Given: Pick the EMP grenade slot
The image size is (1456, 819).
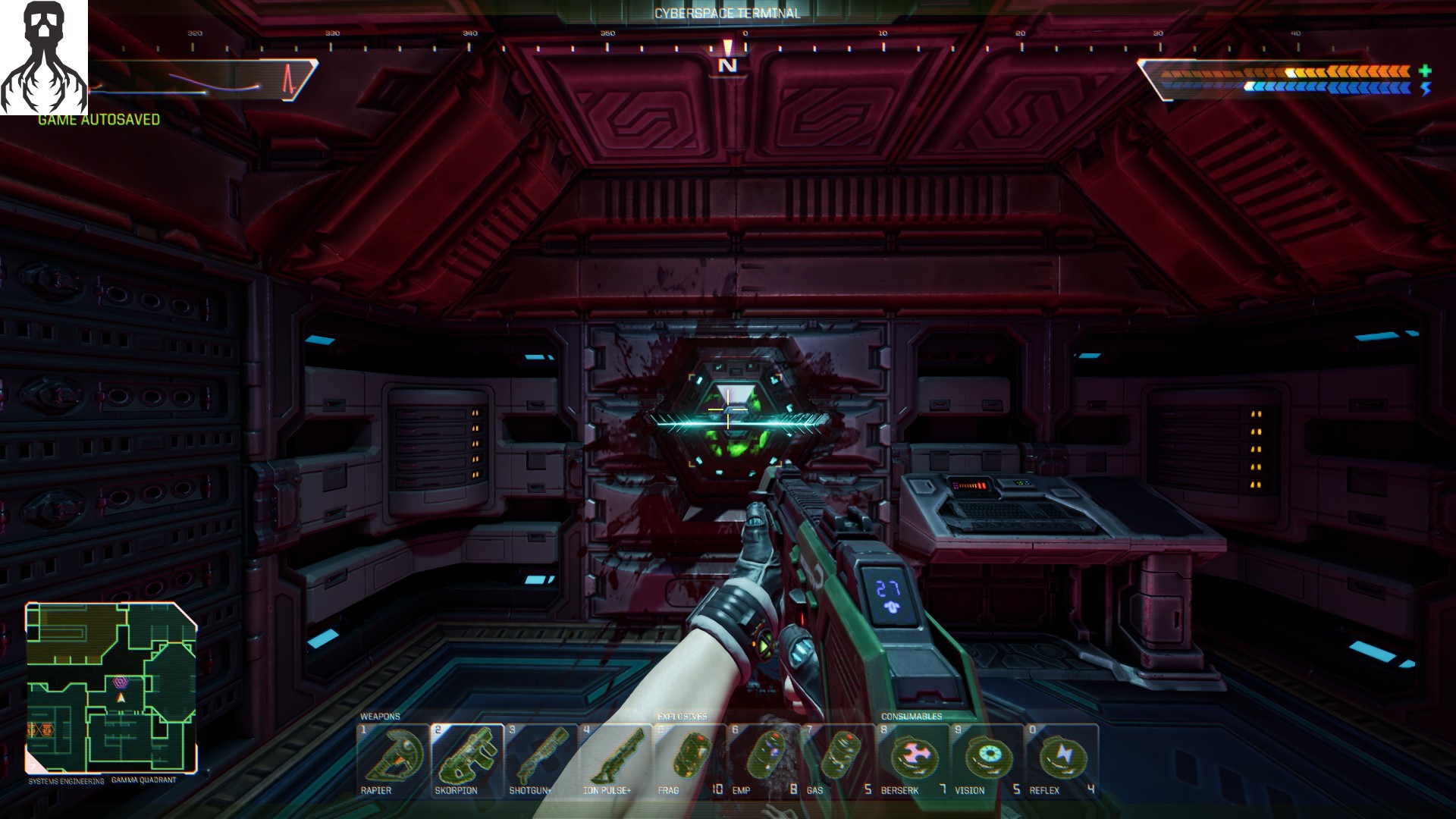Looking at the screenshot, I should (x=764, y=761).
